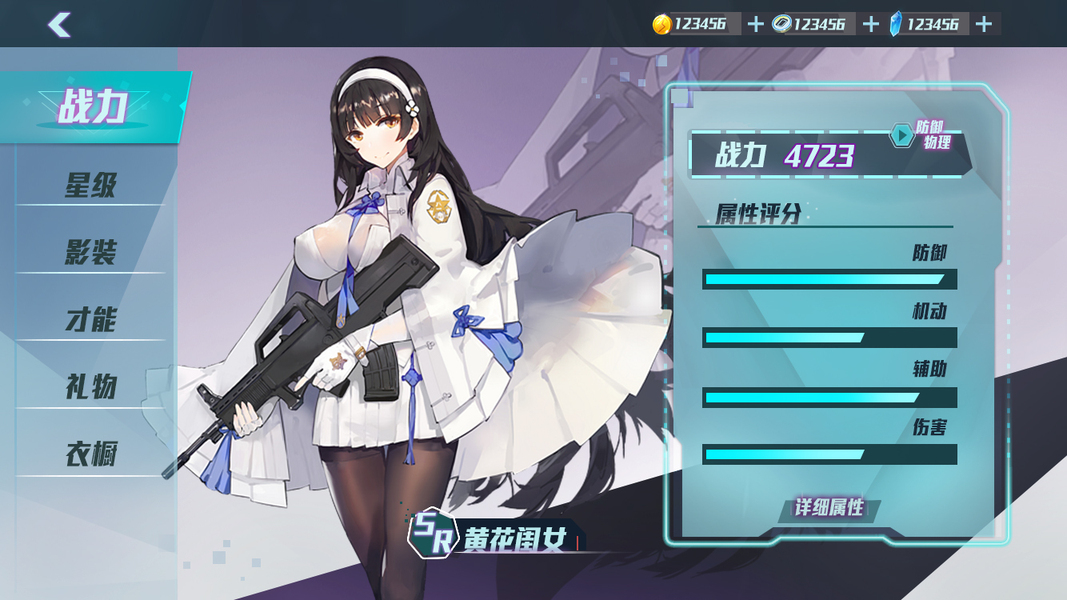Open the 星级 tab
Screen dimensions: 1067x600
click(x=91, y=185)
